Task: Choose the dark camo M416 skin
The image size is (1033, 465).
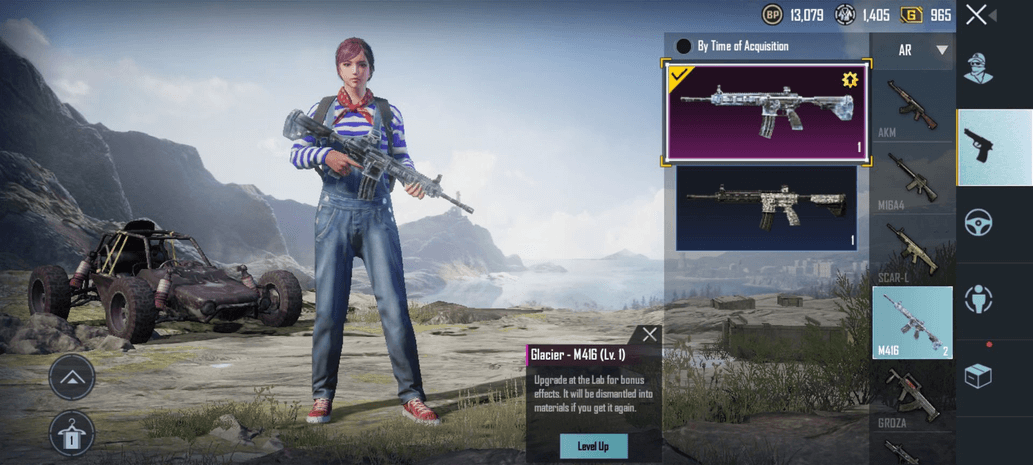Action: coord(766,207)
